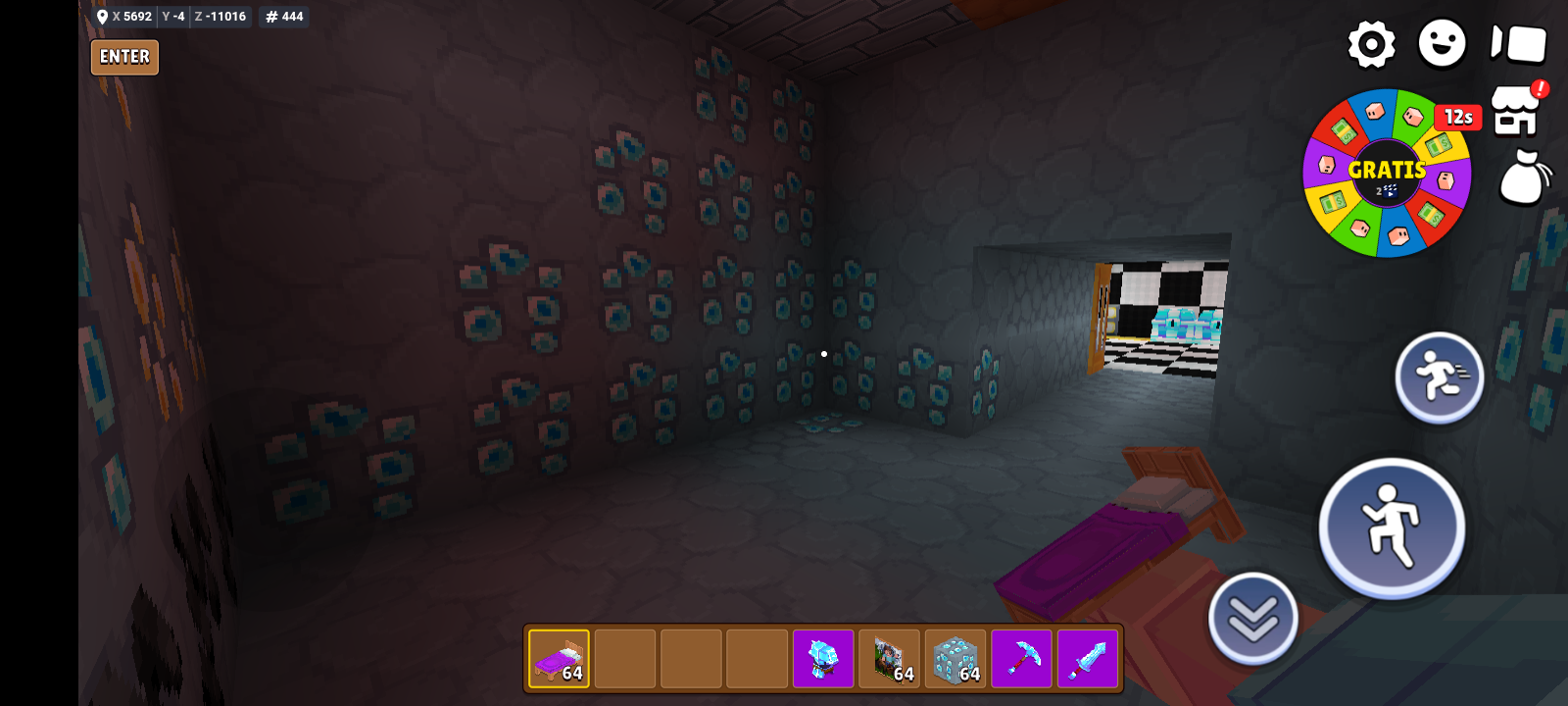Image resolution: width=1568 pixels, height=706 pixels.
Task: Equip the diamond sword from hotbar
Action: tap(1088, 658)
